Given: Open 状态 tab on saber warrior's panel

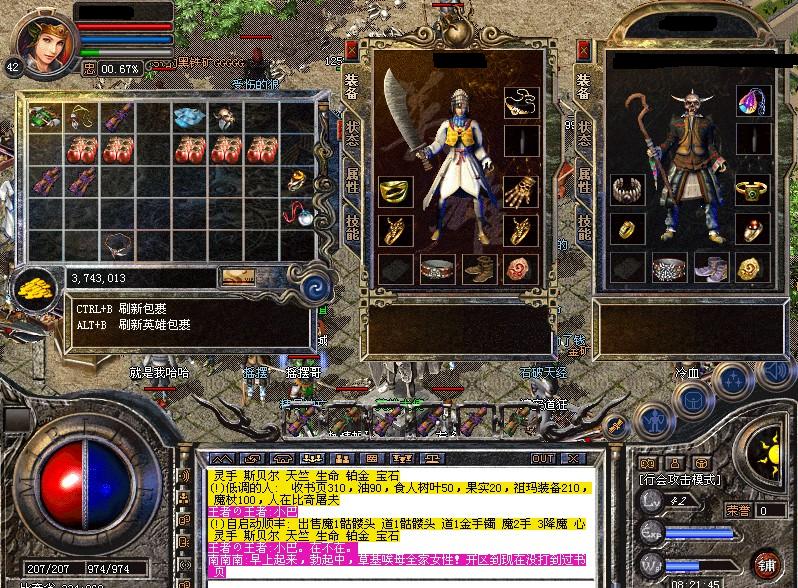Looking at the screenshot, I should 352,135.
